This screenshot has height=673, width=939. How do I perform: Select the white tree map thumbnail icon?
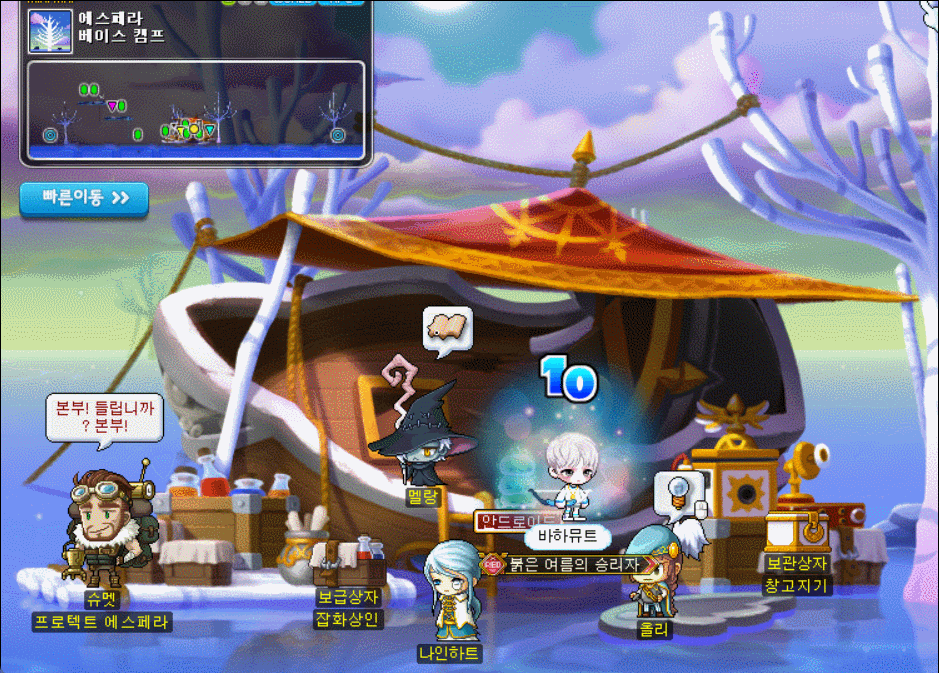tap(50, 31)
